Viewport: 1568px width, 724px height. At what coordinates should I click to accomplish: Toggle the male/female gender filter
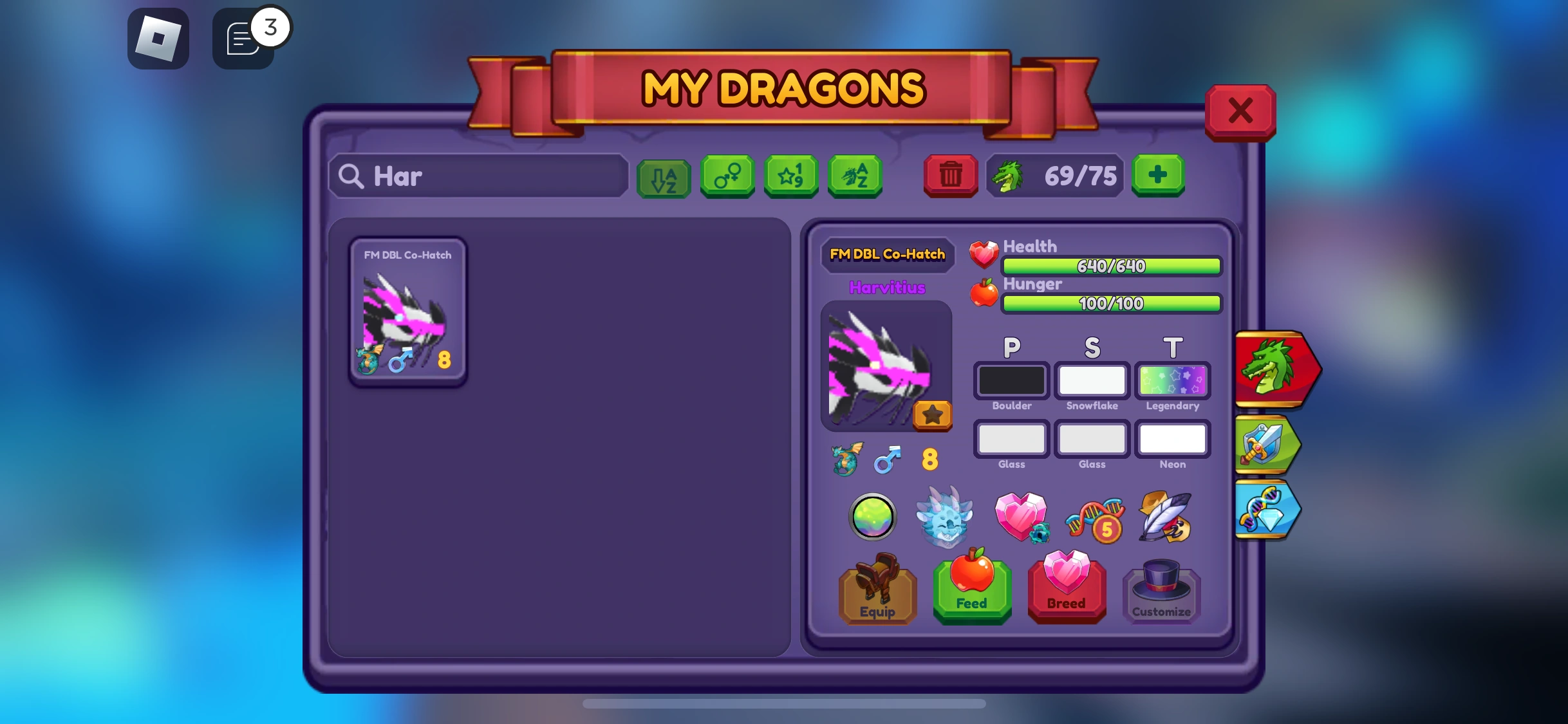click(x=727, y=176)
